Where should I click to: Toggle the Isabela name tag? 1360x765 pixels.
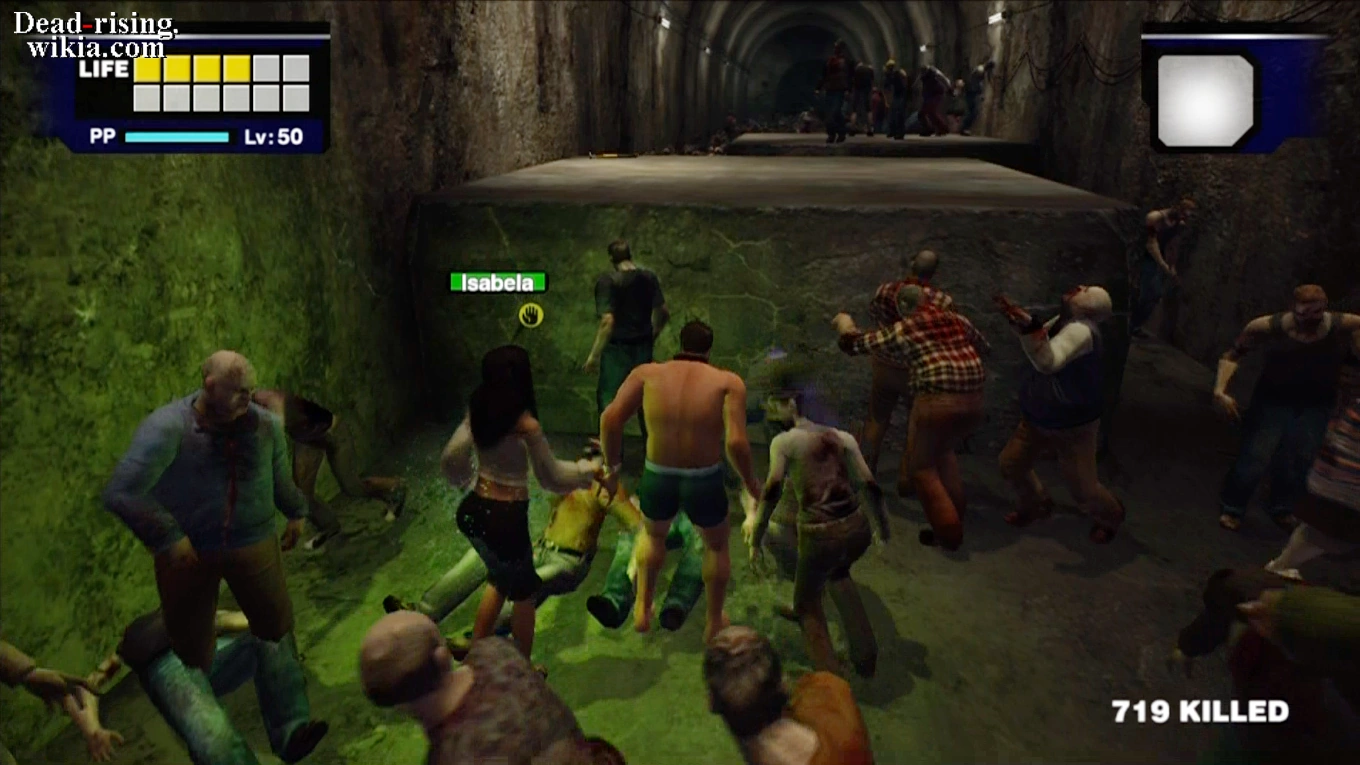pyautogui.click(x=497, y=282)
